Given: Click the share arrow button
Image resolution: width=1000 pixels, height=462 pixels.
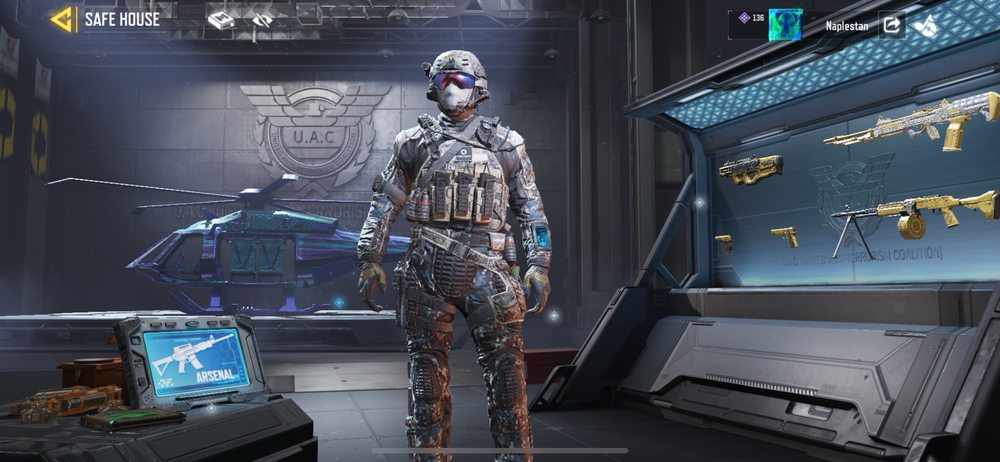Looking at the screenshot, I should click(x=891, y=25).
